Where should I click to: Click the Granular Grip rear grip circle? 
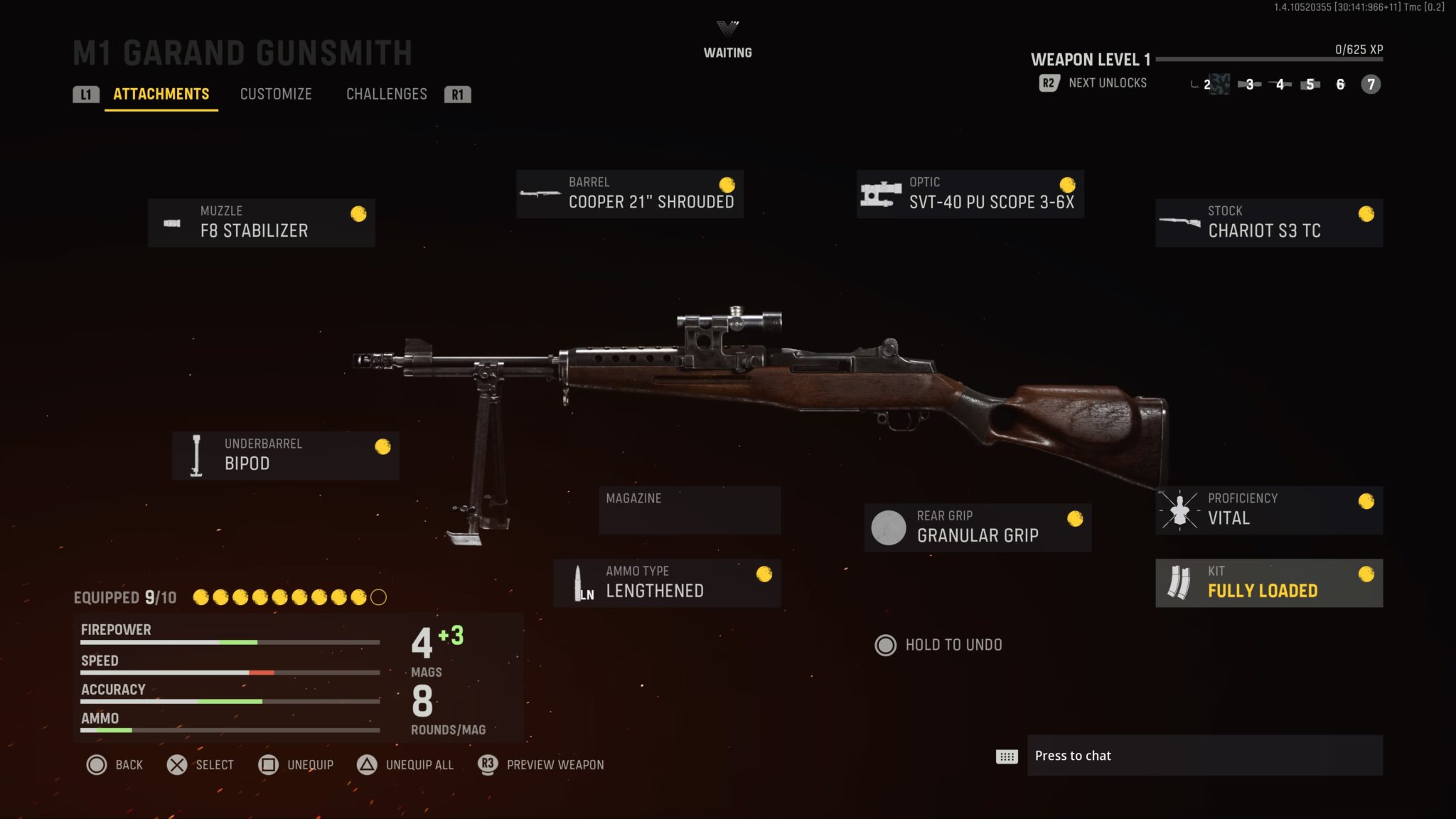coord(889,528)
